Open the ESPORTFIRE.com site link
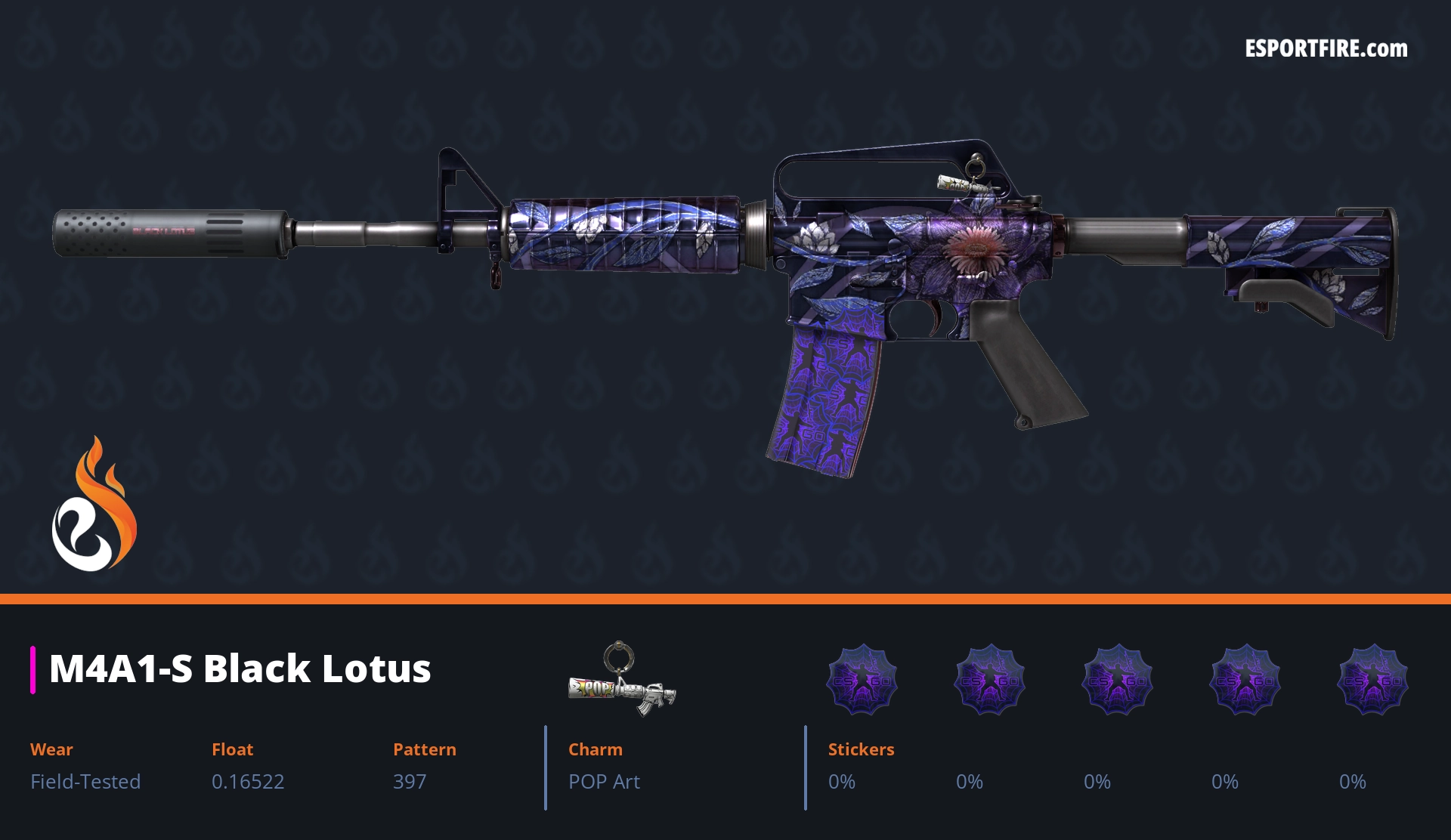Viewport: 1451px width, 840px height. (1326, 49)
